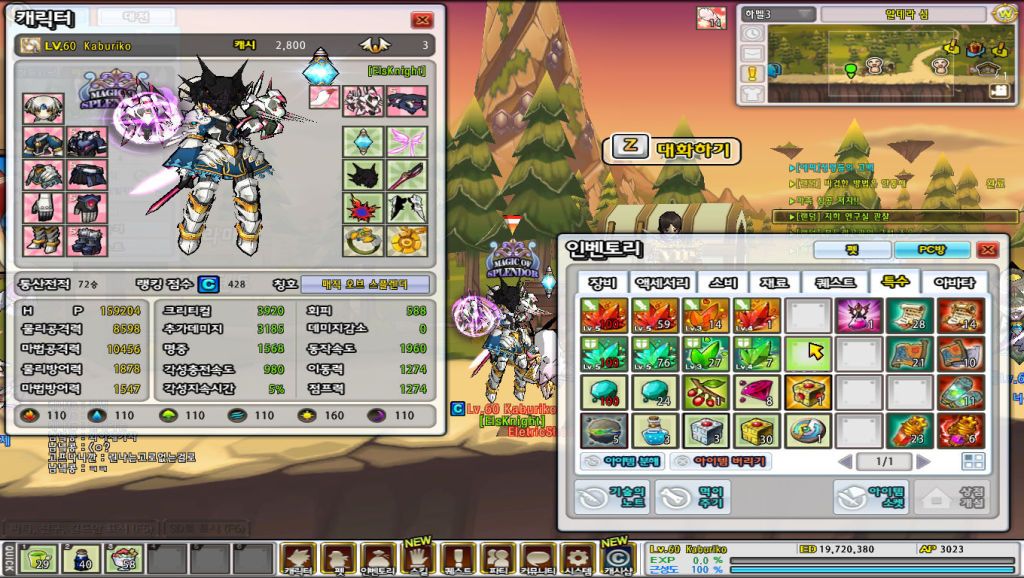Close the 인벤토리 inventory window
The image size is (1024, 578).
[x=988, y=250]
